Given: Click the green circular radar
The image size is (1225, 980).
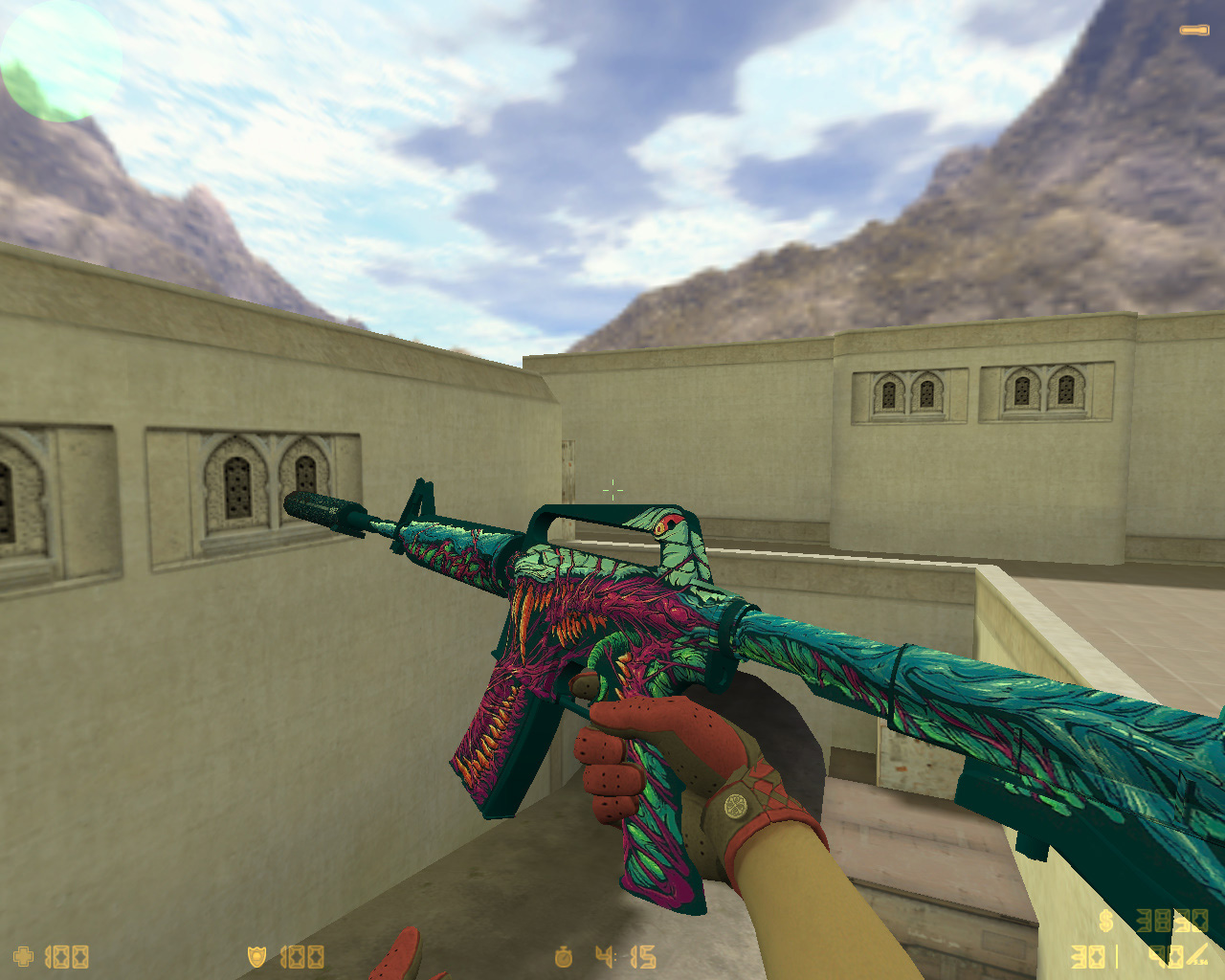Looking at the screenshot, I should click(x=59, y=61).
